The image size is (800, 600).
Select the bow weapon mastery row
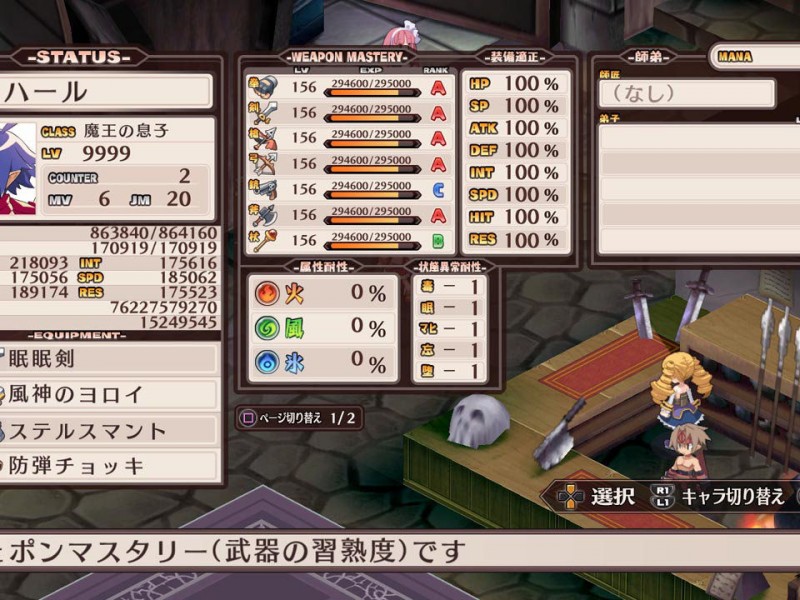[349, 163]
